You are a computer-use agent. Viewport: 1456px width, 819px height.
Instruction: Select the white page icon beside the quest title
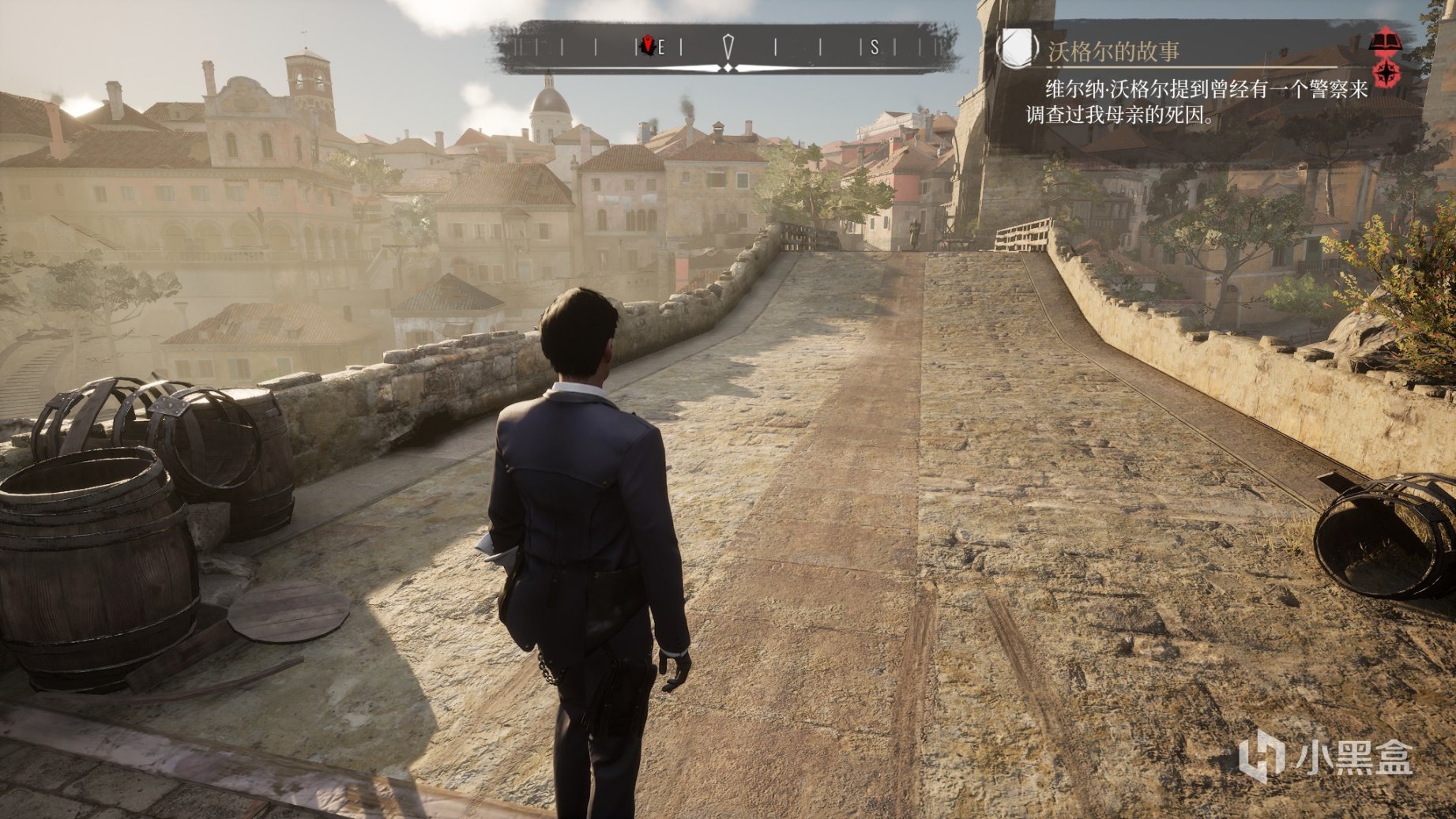[x=1017, y=47]
